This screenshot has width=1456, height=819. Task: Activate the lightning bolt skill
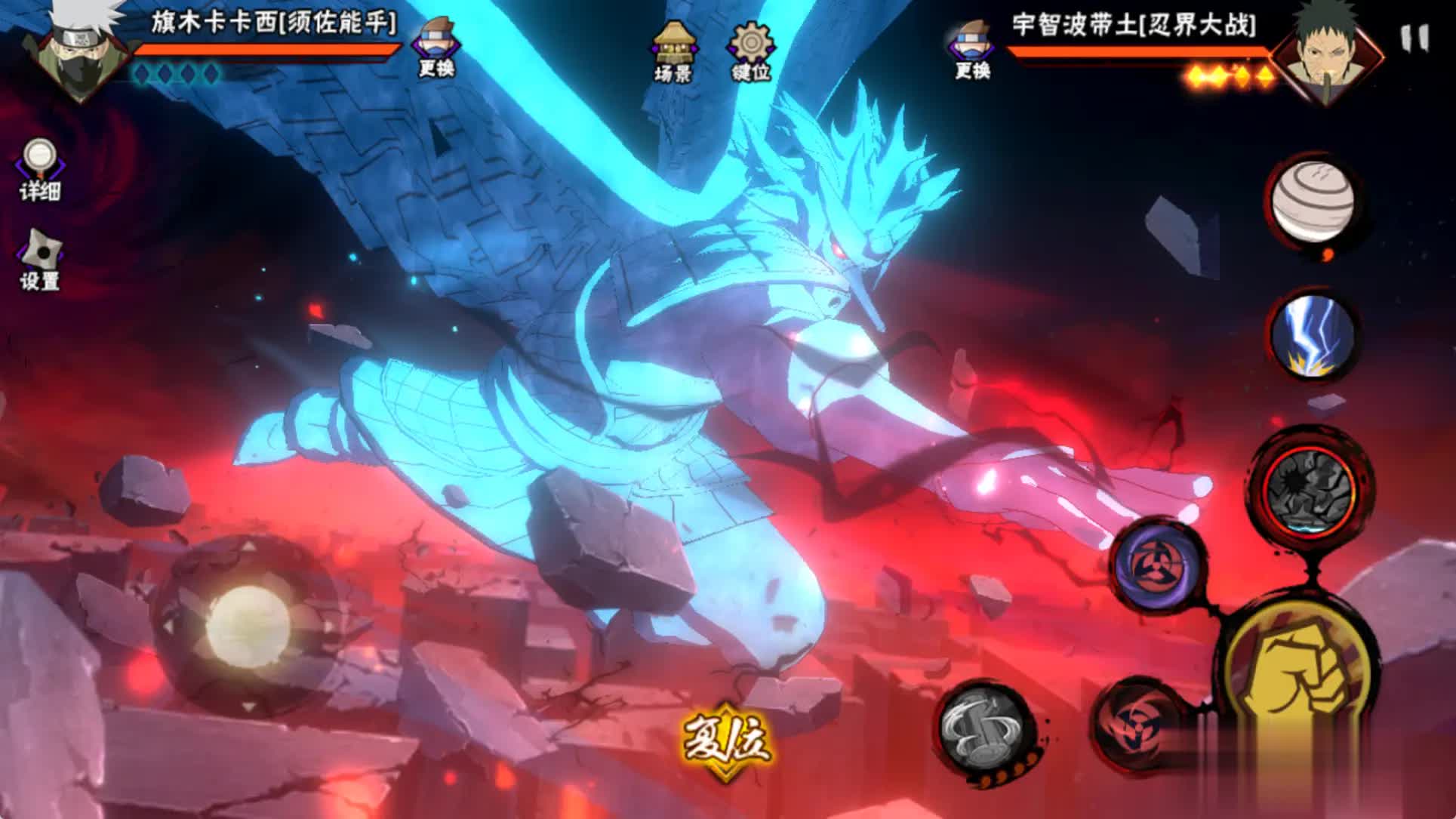1311,336
